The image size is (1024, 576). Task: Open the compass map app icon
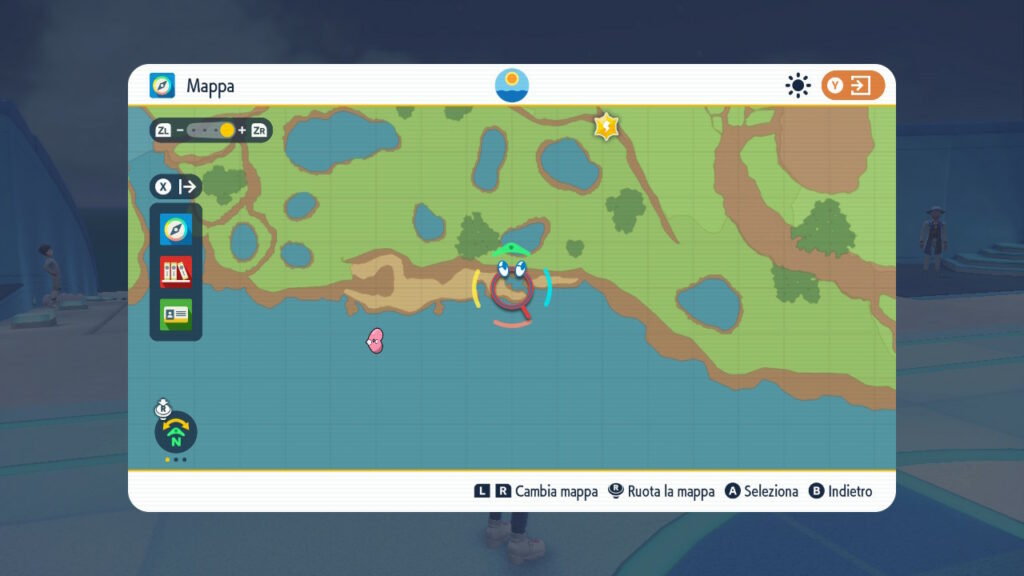(x=176, y=230)
